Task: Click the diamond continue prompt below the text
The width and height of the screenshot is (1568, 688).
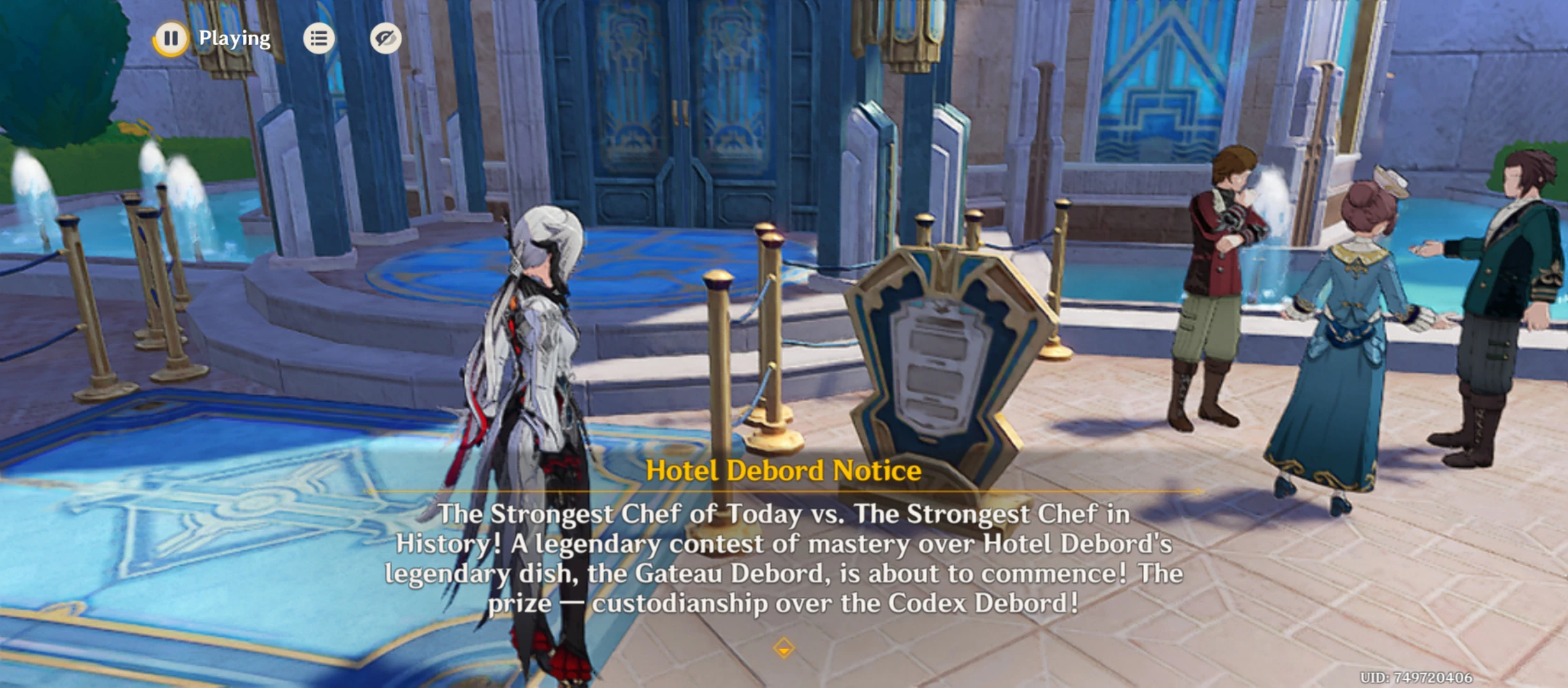Action: tap(782, 648)
